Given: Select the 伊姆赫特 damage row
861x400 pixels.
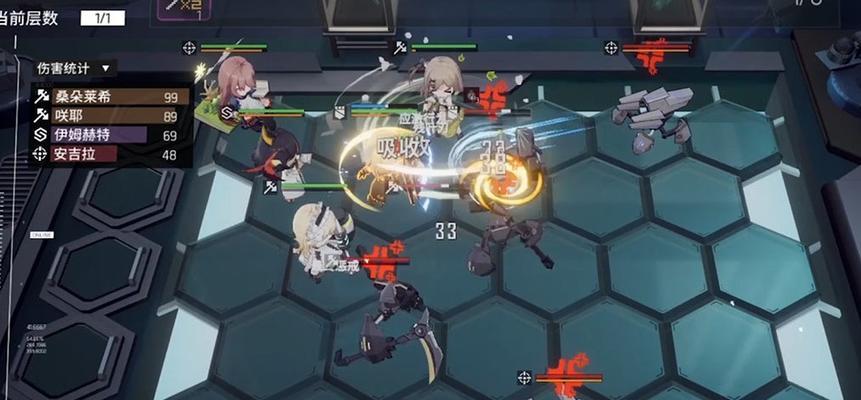Looking at the screenshot, I should pos(110,135).
